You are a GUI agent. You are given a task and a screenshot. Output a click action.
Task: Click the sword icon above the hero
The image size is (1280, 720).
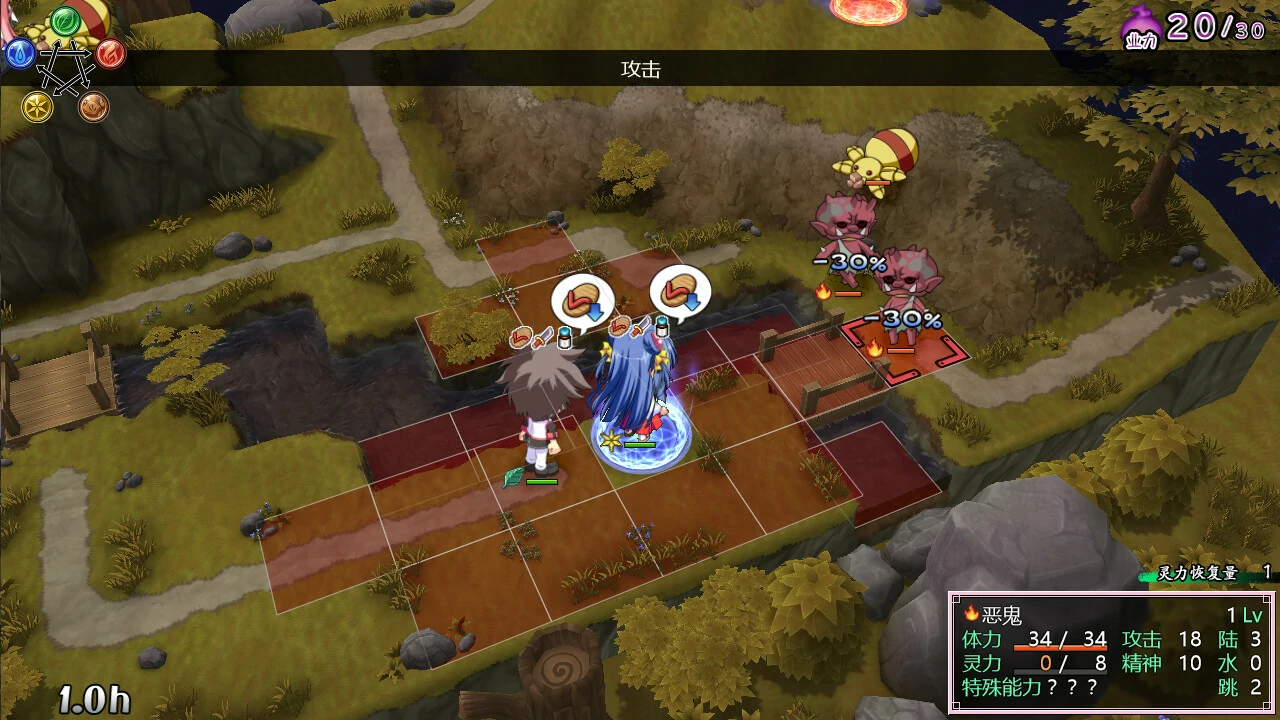pos(544,337)
